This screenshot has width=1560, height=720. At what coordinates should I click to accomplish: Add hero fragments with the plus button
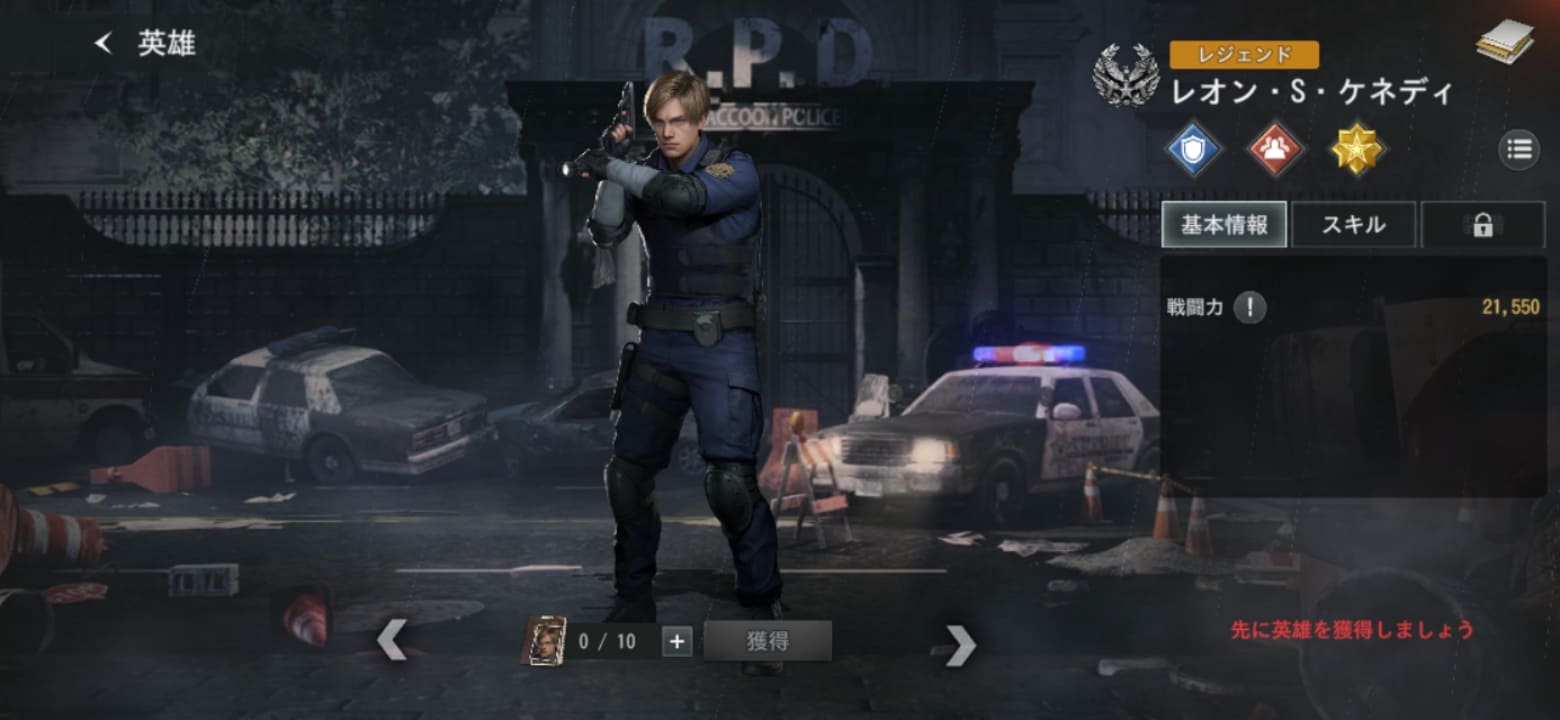(x=677, y=641)
